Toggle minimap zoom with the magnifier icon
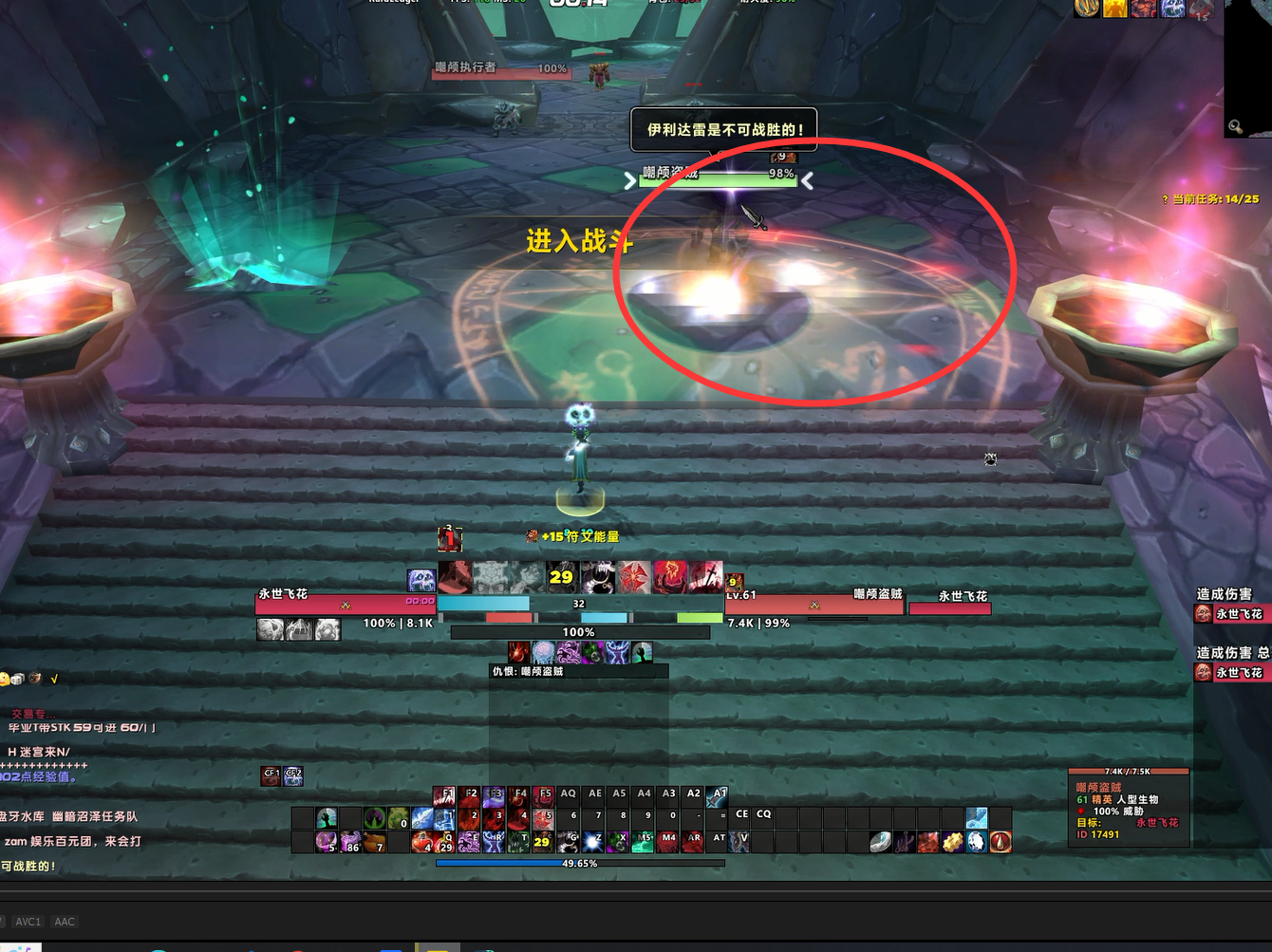This screenshot has height=952, width=1272. (x=1235, y=126)
